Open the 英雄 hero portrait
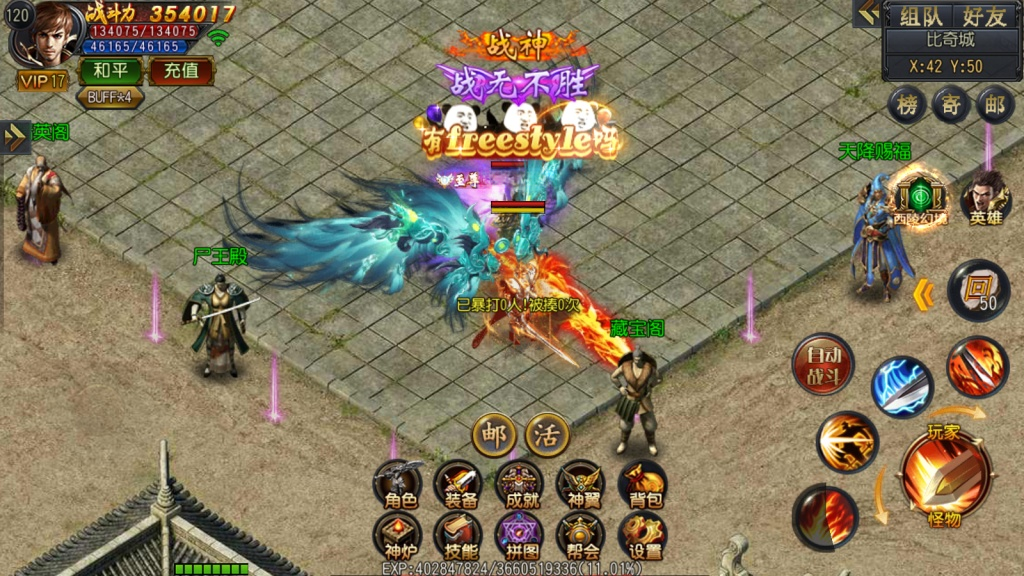The height and width of the screenshot is (576, 1024). pos(985,198)
